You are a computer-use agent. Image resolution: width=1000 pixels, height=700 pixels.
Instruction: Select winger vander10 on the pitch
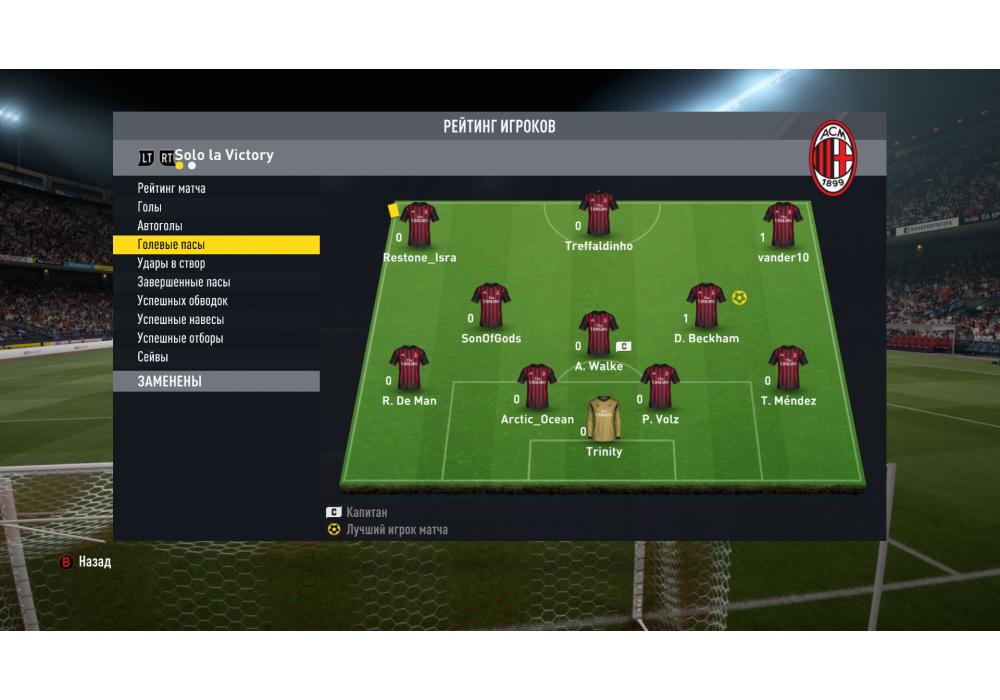[783, 225]
